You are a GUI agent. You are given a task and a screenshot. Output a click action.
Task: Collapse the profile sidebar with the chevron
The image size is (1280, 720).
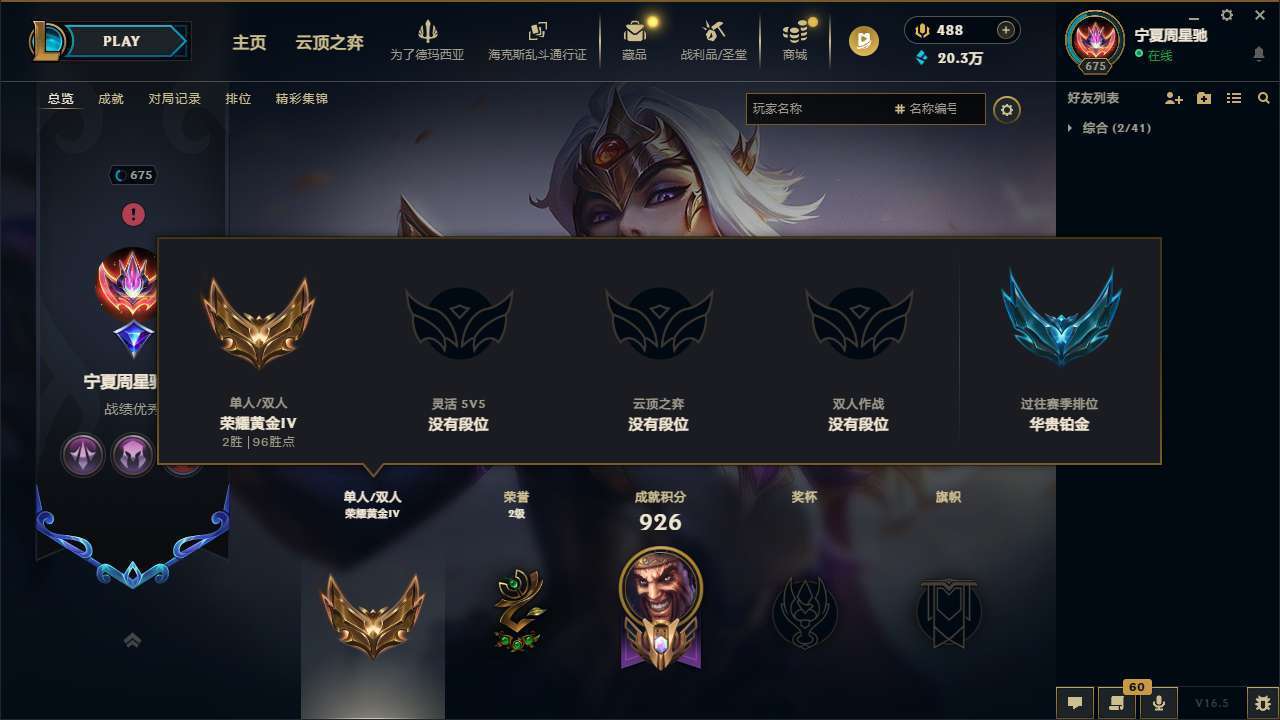(x=133, y=638)
